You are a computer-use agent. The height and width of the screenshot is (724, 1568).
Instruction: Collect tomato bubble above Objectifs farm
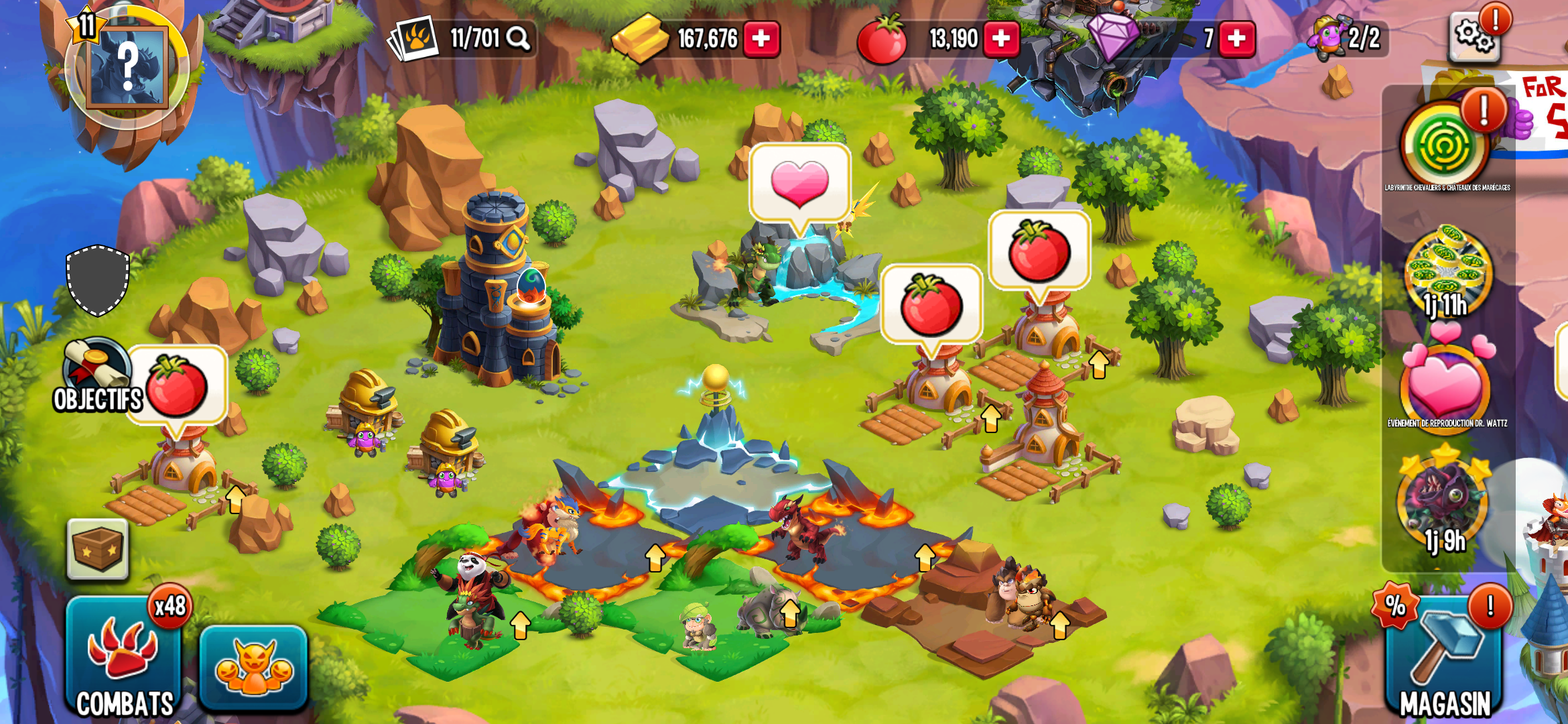pos(177,386)
